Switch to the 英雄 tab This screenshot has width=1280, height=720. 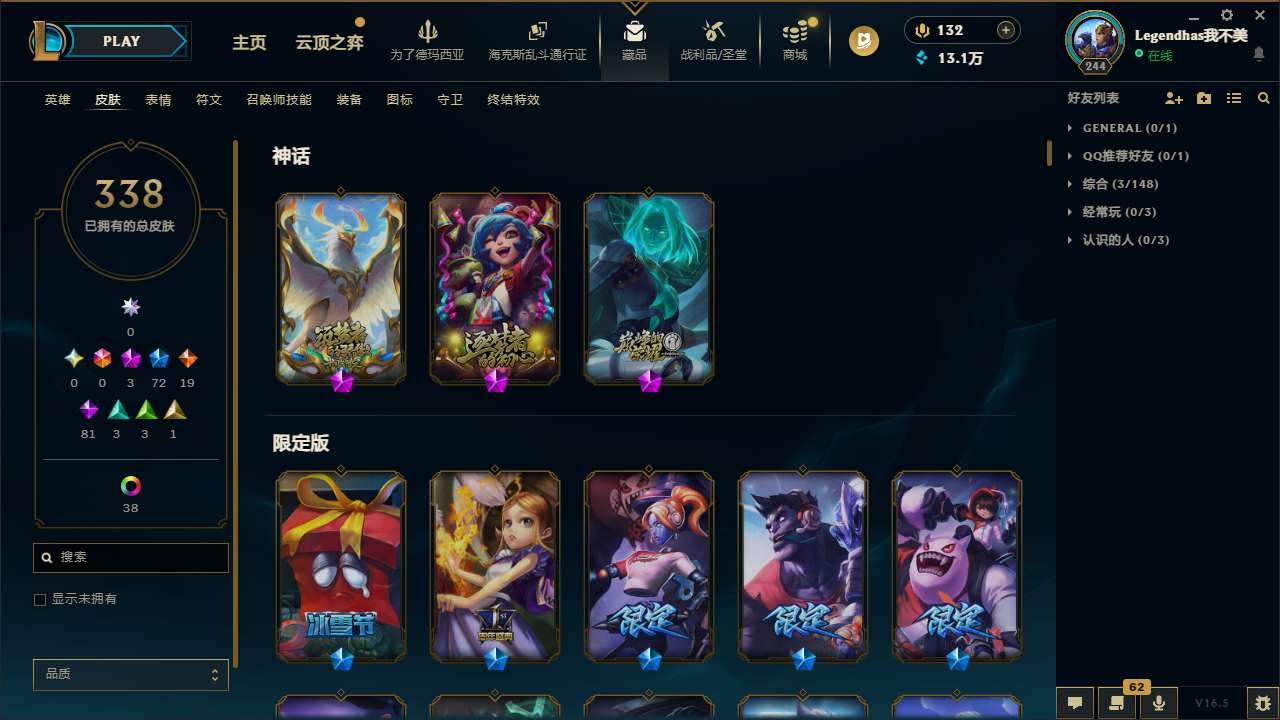(57, 100)
